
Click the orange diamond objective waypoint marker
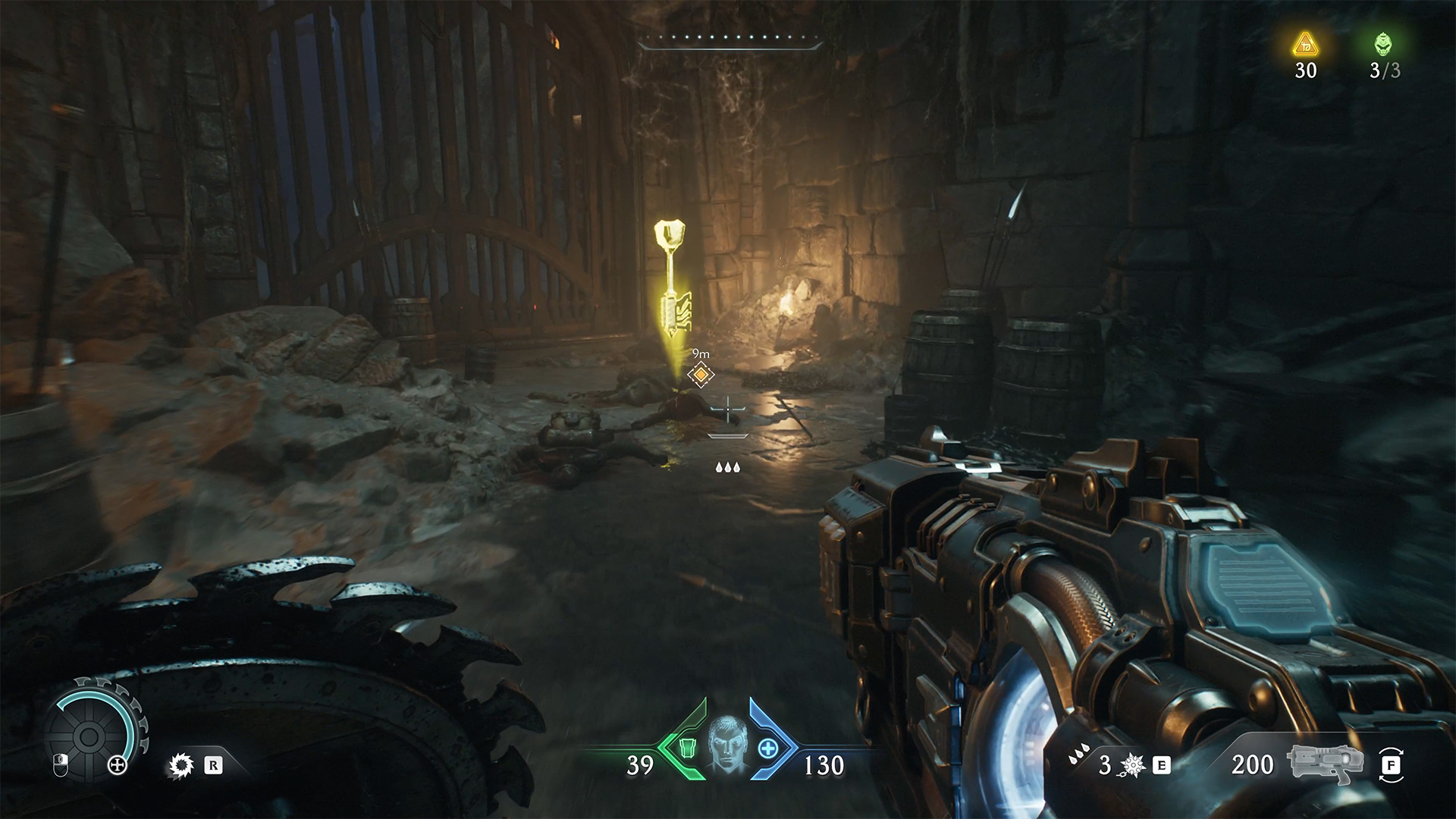[701, 374]
